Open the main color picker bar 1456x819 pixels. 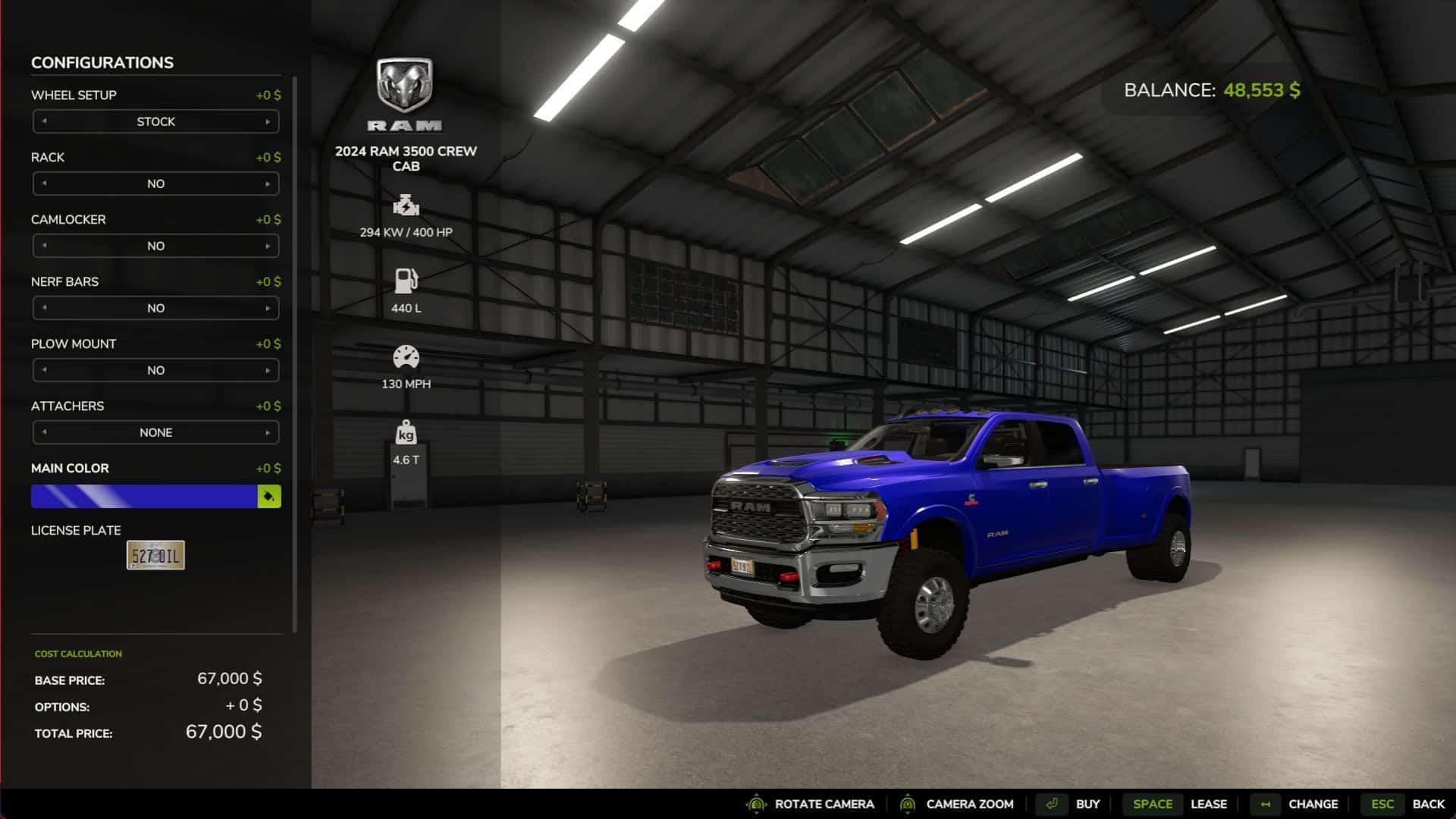pos(144,496)
